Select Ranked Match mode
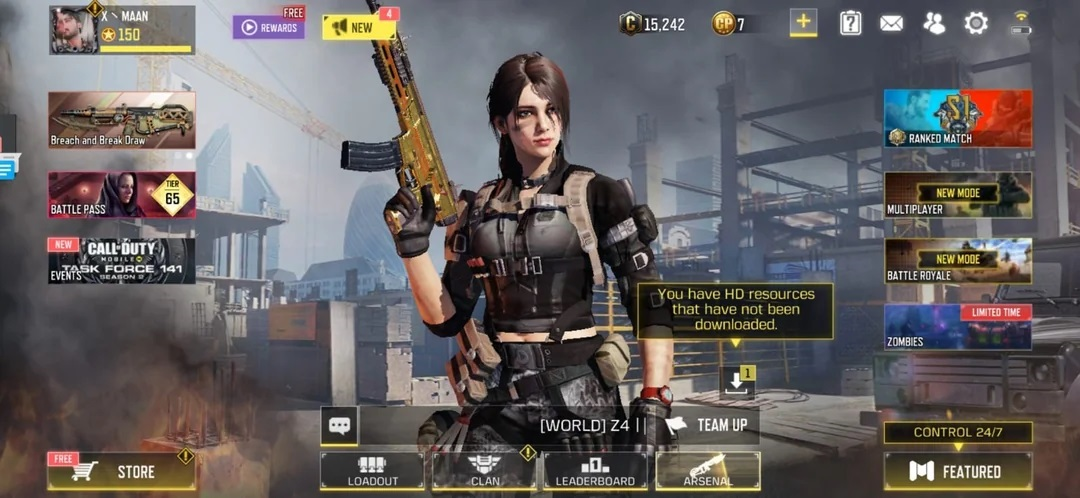This screenshot has height=498, width=1080. pos(957,118)
